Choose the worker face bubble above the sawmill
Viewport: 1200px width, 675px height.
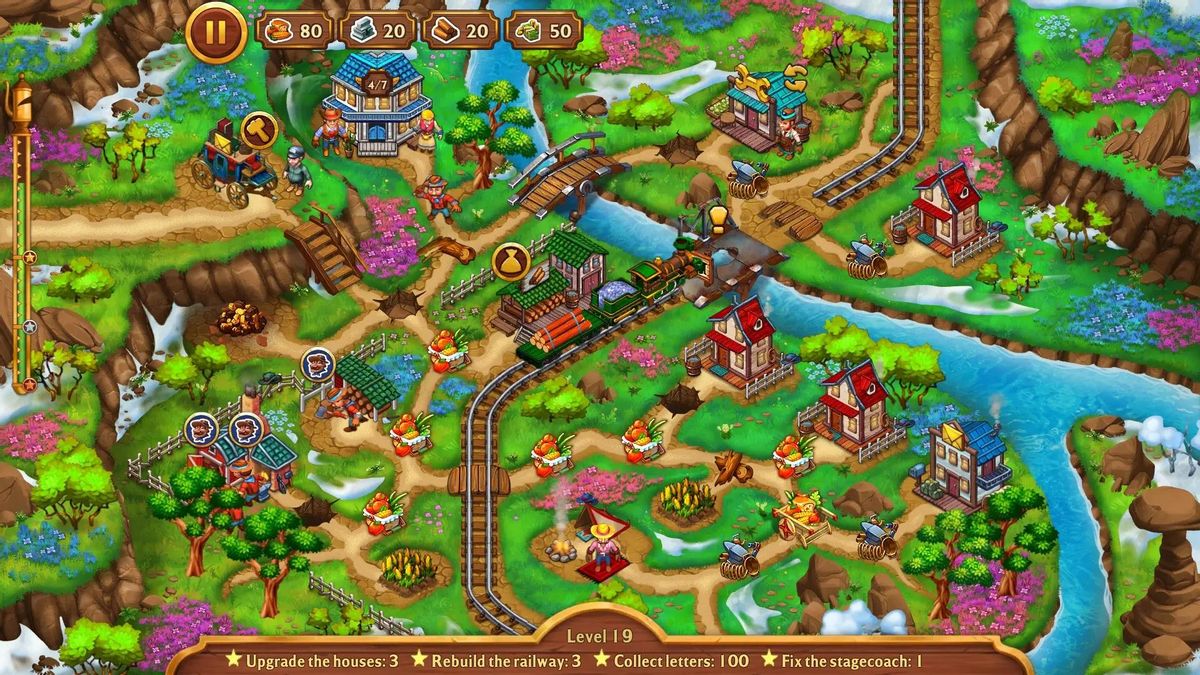(318, 364)
